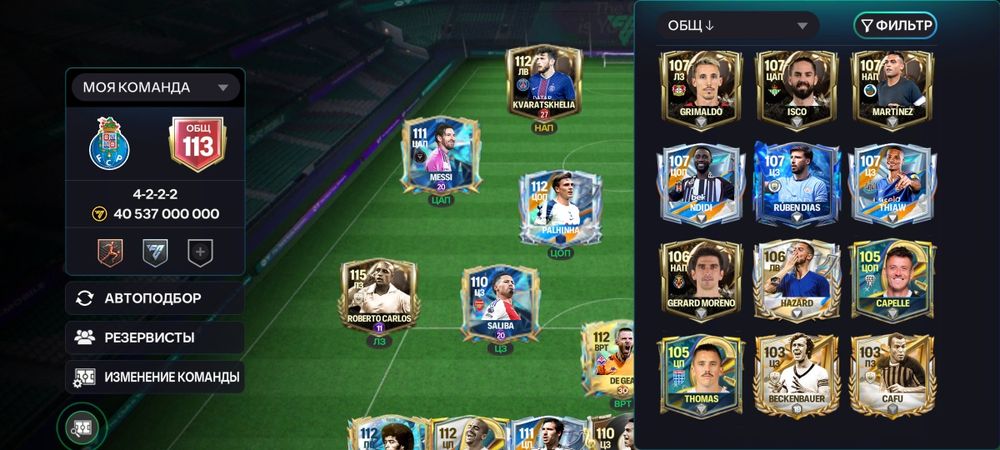Expand the ОБЩ sort dropdown
This screenshot has width=1000, height=450.
point(738,26)
